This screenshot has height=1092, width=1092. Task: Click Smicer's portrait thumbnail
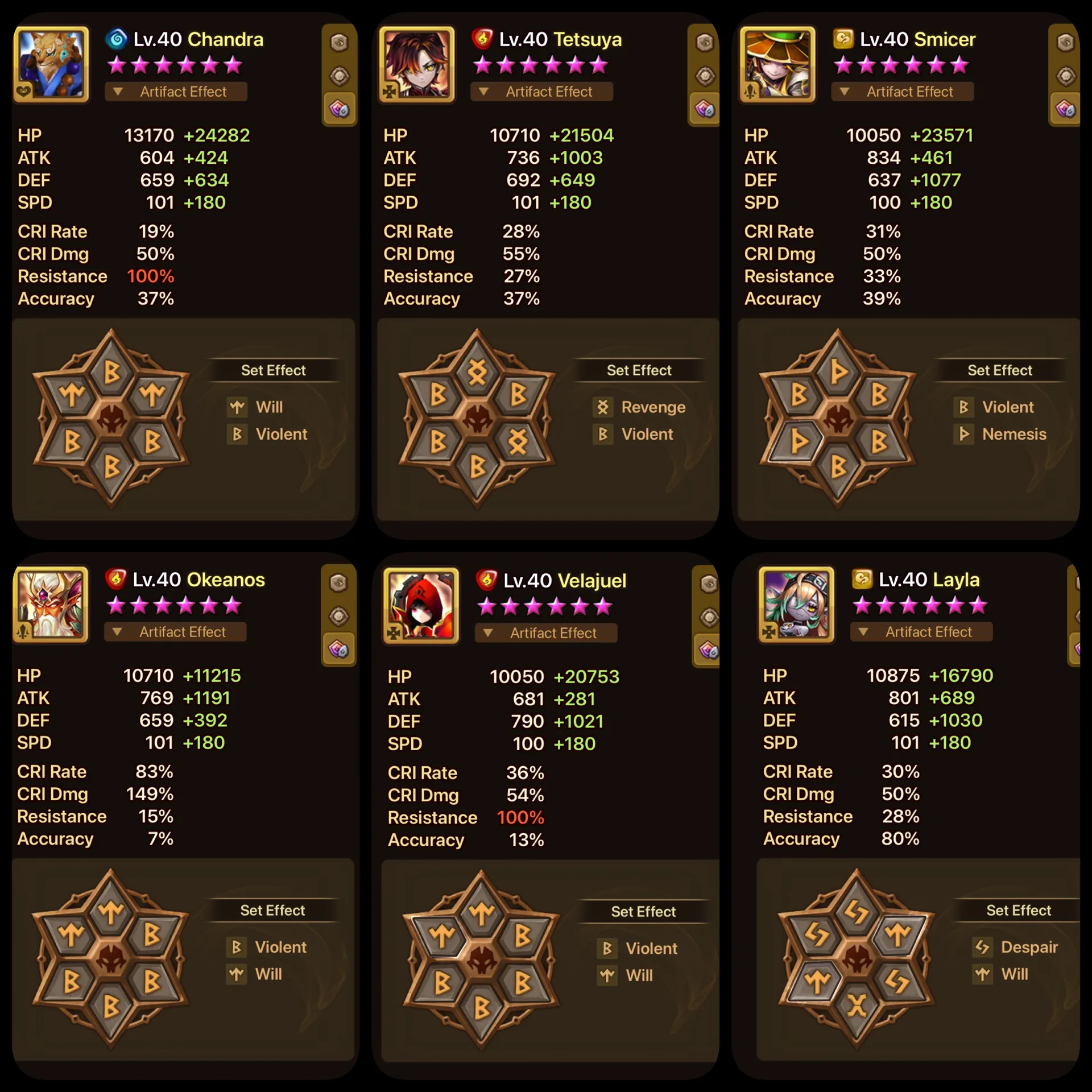coord(777,64)
